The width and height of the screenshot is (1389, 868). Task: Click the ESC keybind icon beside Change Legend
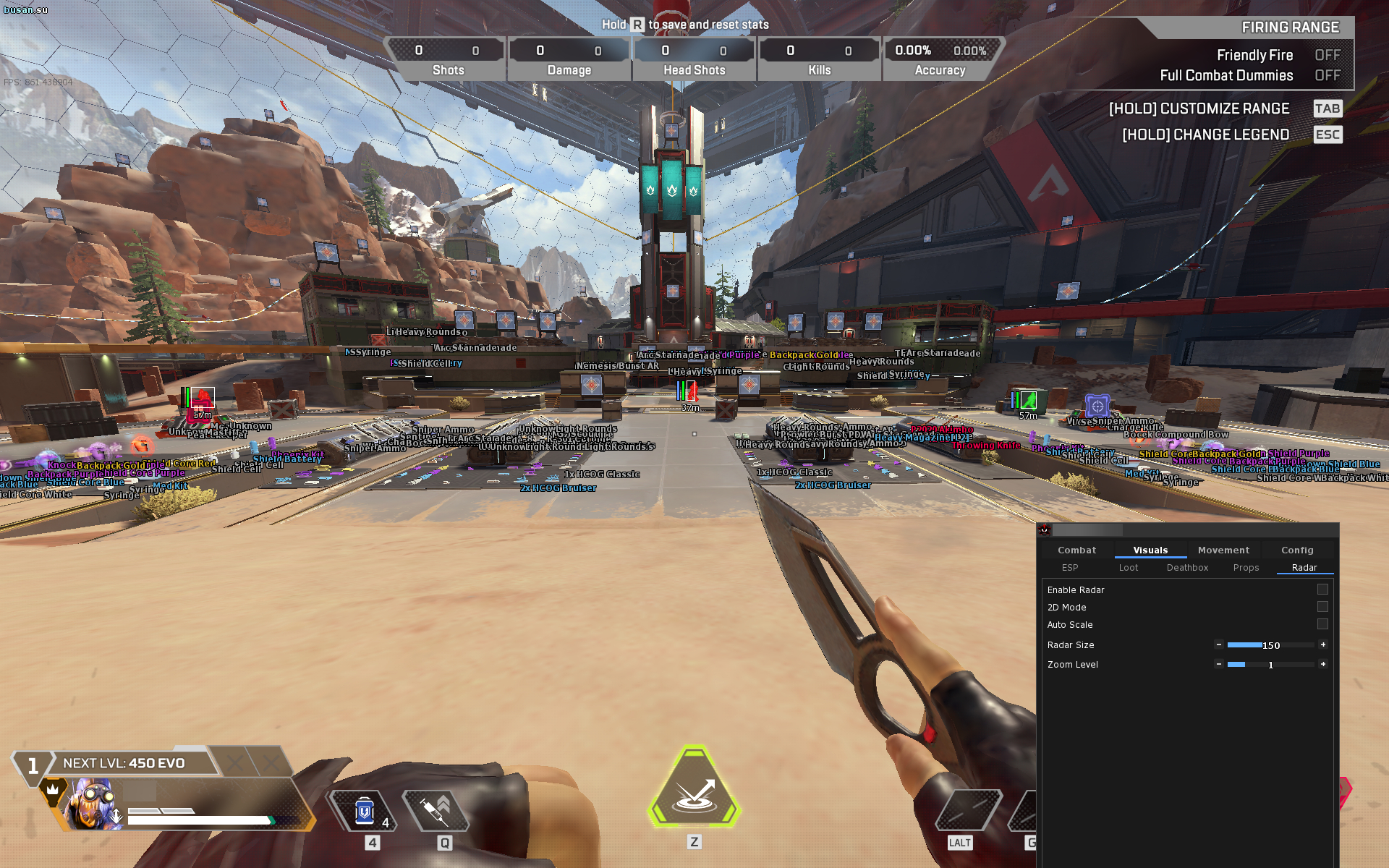pos(1328,135)
